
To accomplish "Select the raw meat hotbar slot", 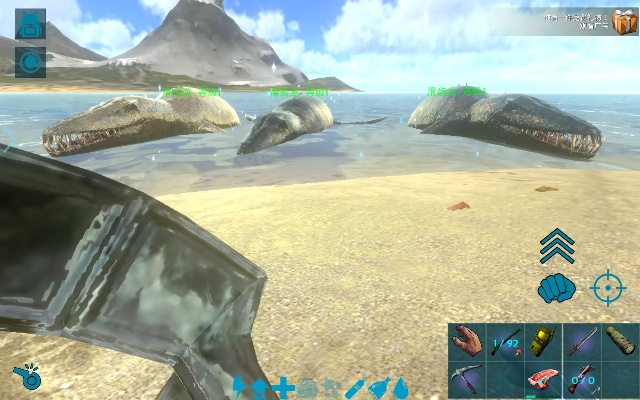I will (543, 379).
